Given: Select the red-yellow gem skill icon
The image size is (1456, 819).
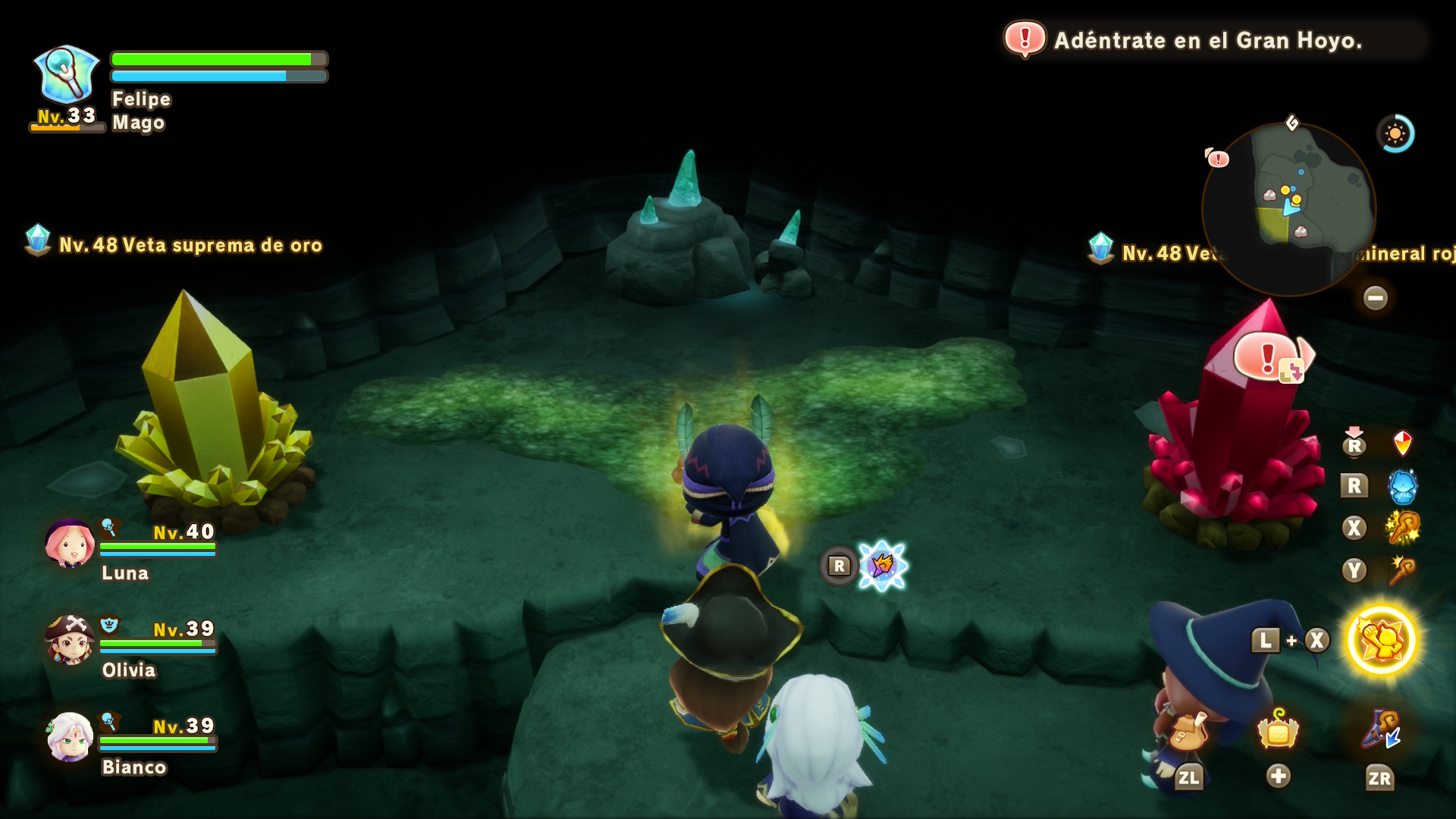Looking at the screenshot, I should pos(1403,444).
